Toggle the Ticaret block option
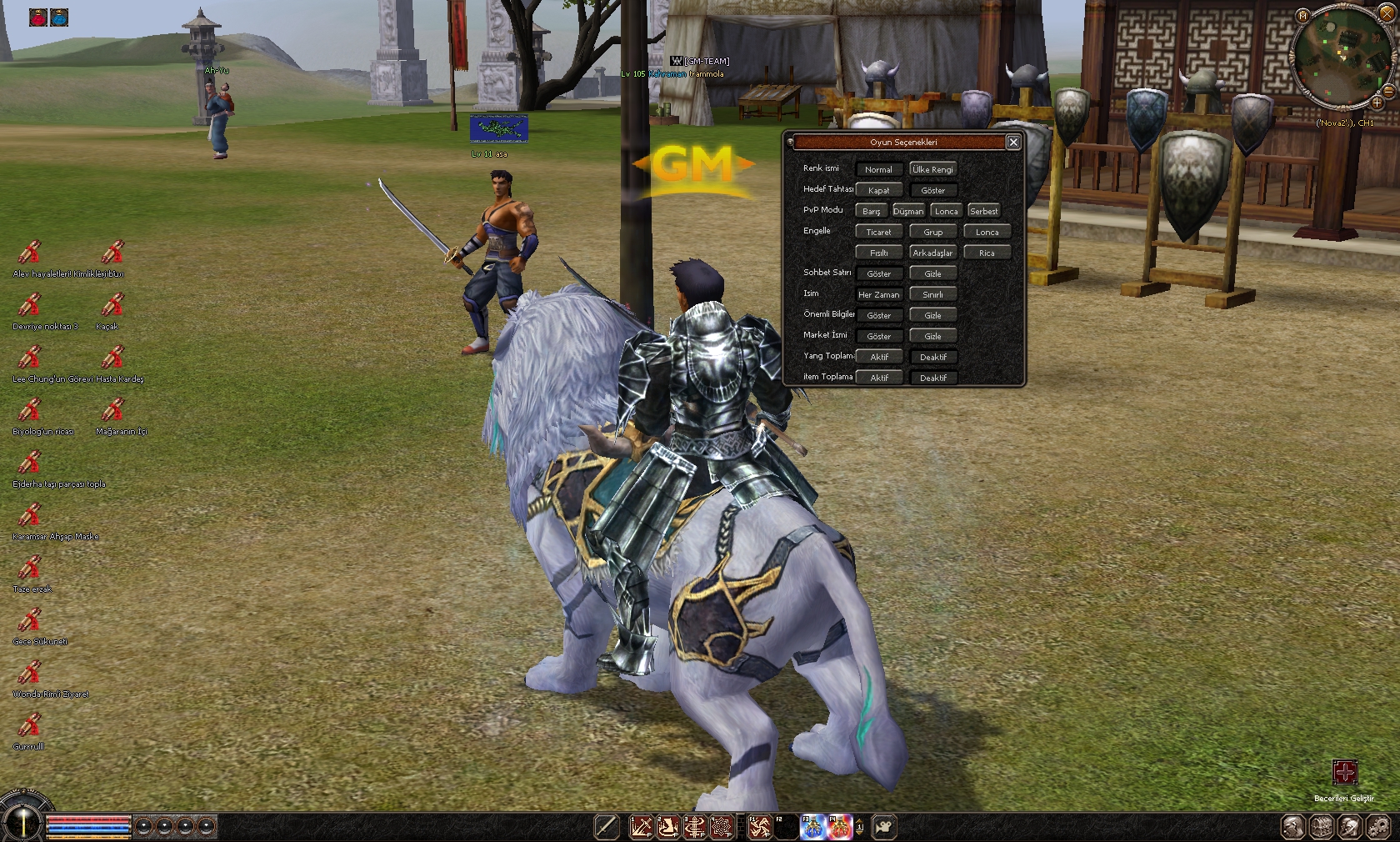 tap(878, 232)
